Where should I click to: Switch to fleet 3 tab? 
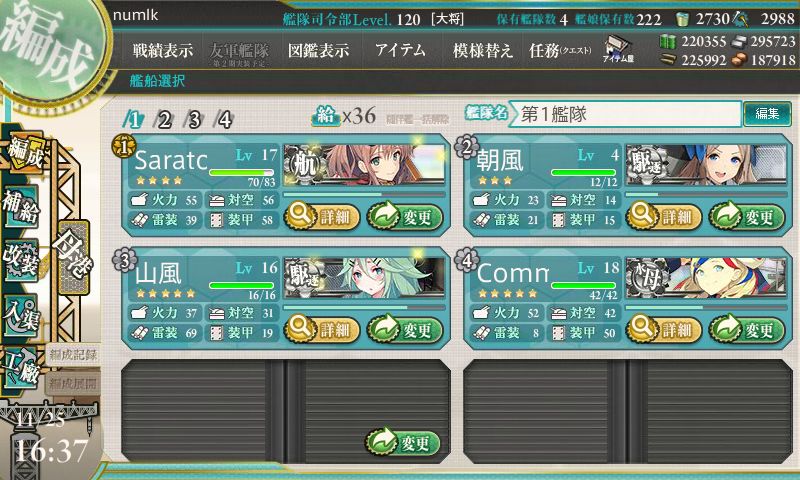194,120
